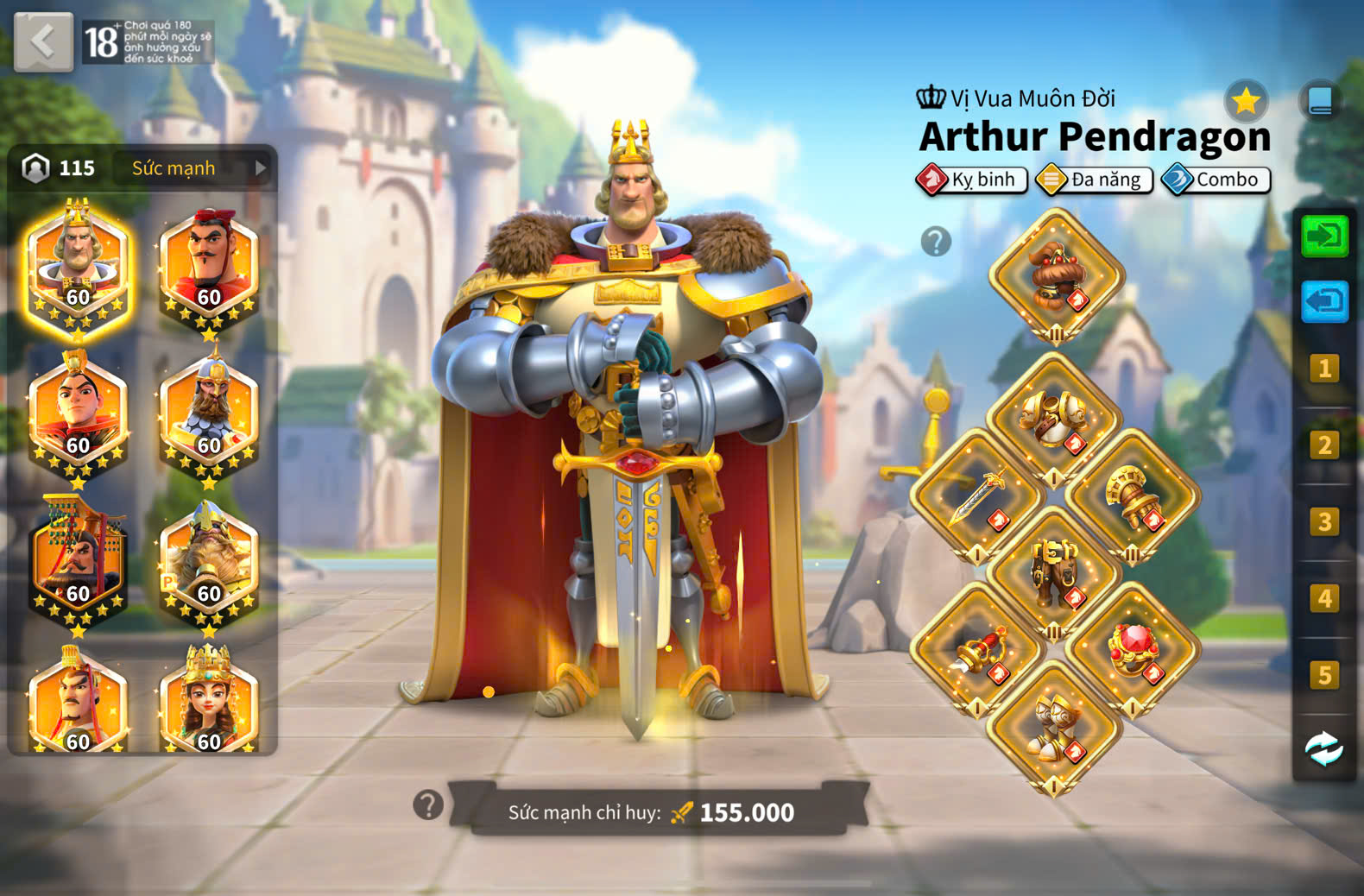Click the sword weapon equipment slot
Viewport: 1364px width, 896px height.
(x=977, y=497)
